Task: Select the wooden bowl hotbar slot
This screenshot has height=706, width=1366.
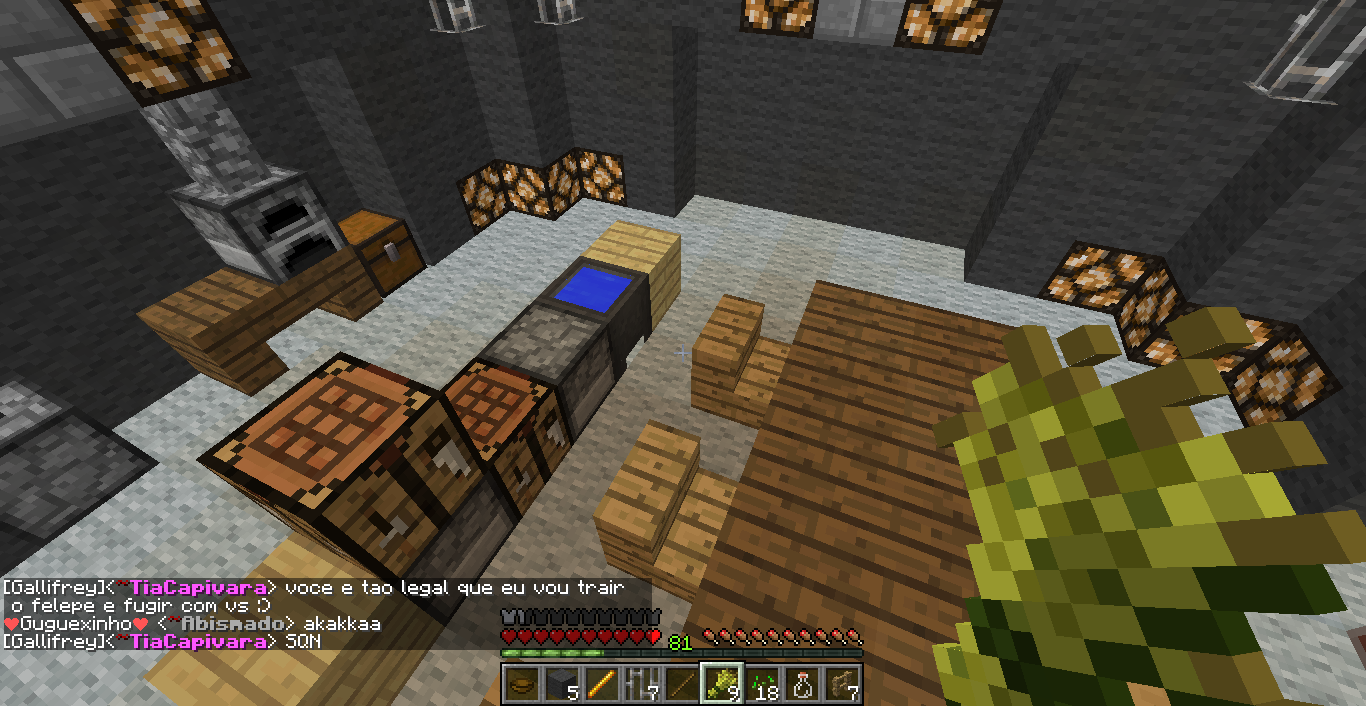Action: coord(520,685)
